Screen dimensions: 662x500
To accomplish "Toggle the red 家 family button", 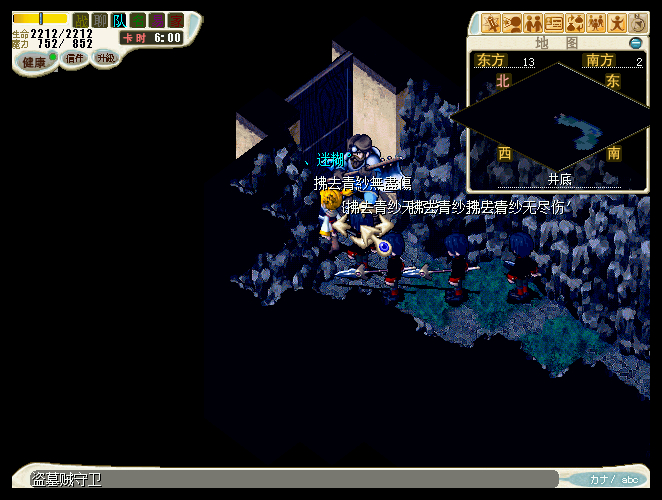I will point(176,20).
